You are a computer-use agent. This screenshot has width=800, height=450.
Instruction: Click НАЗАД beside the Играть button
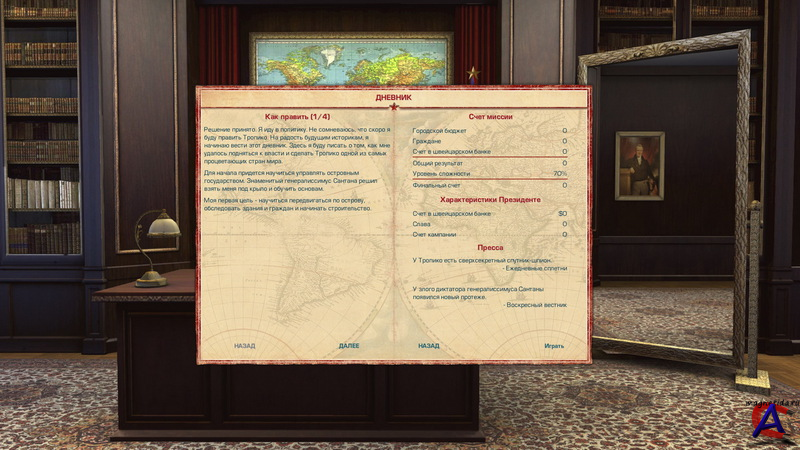coord(429,346)
